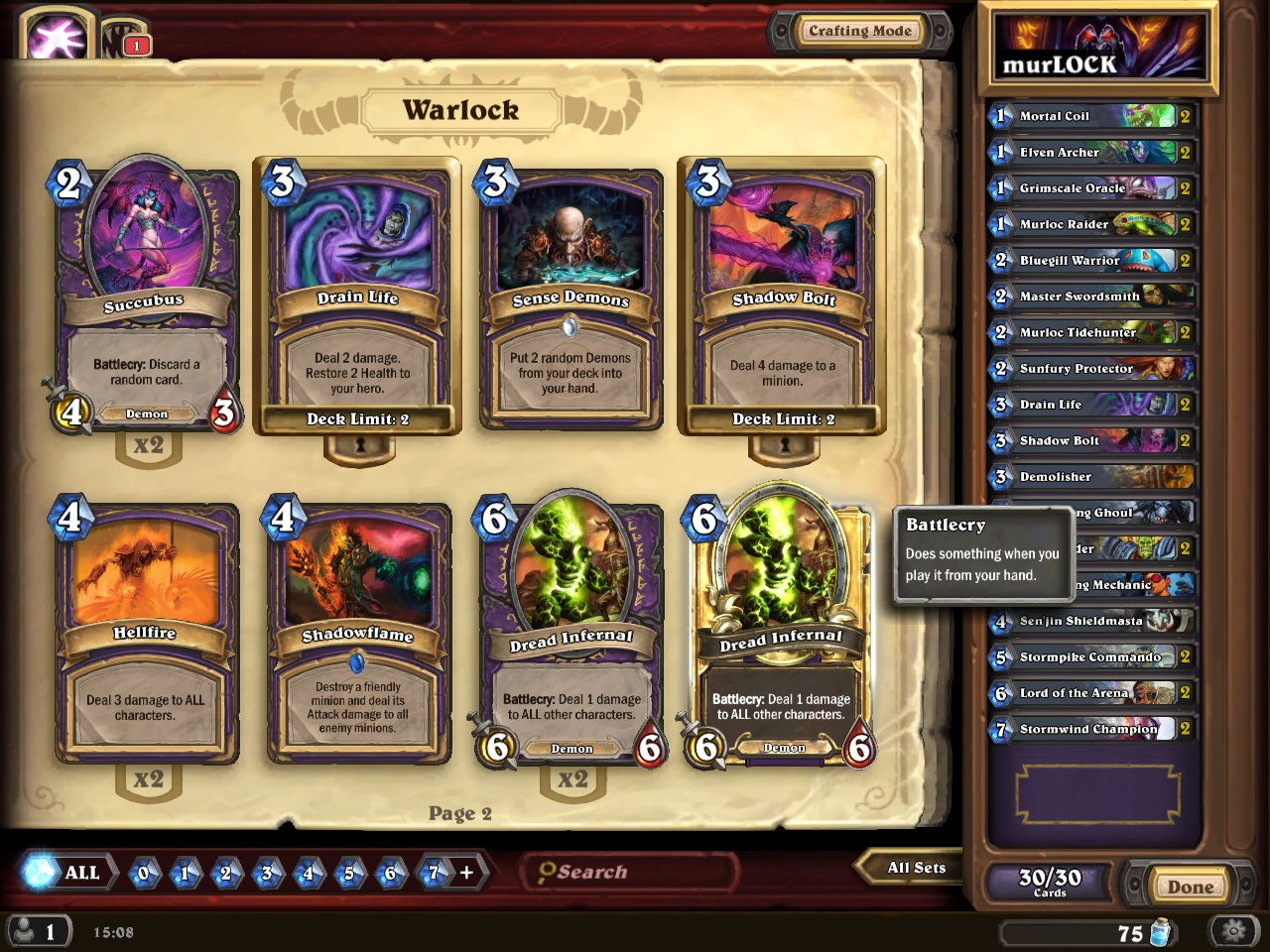Viewport: 1270px width, 952px height.
Task: Select the Succubus card
Action: (146, 296)
